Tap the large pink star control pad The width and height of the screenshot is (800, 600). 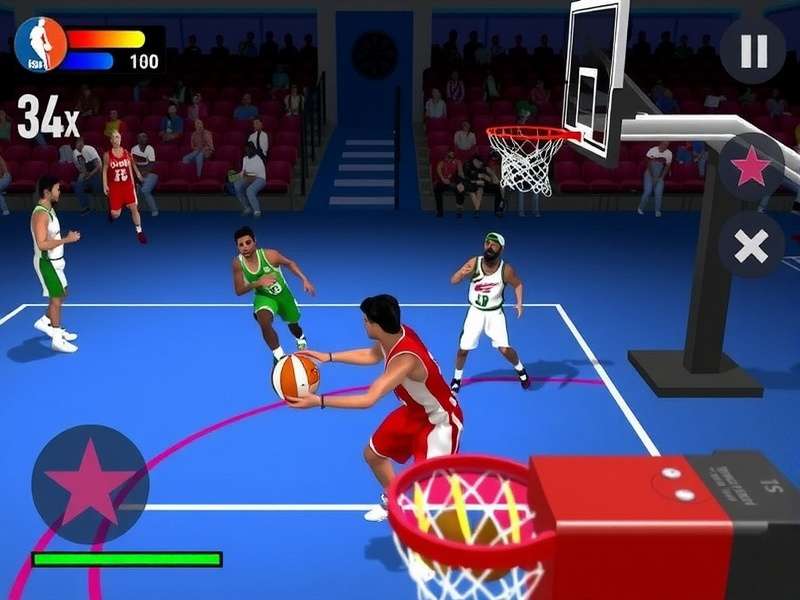click(x=90, y=484)
